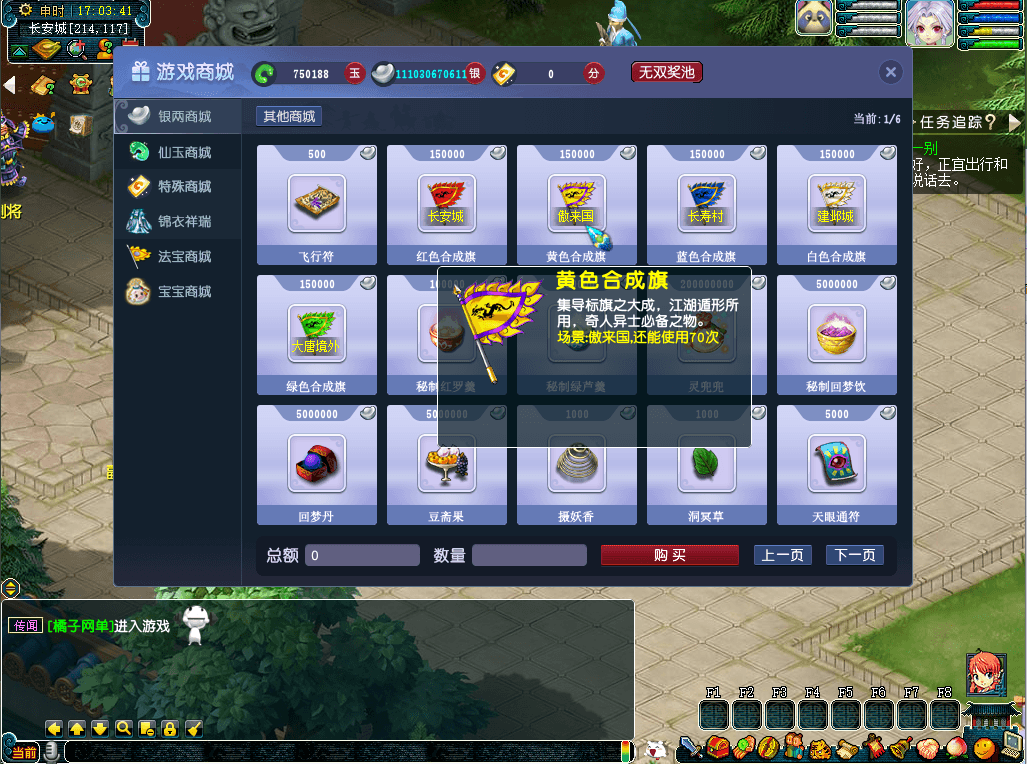
Task: Go to next page with 下一页
Action: click(x=854, y=555)
